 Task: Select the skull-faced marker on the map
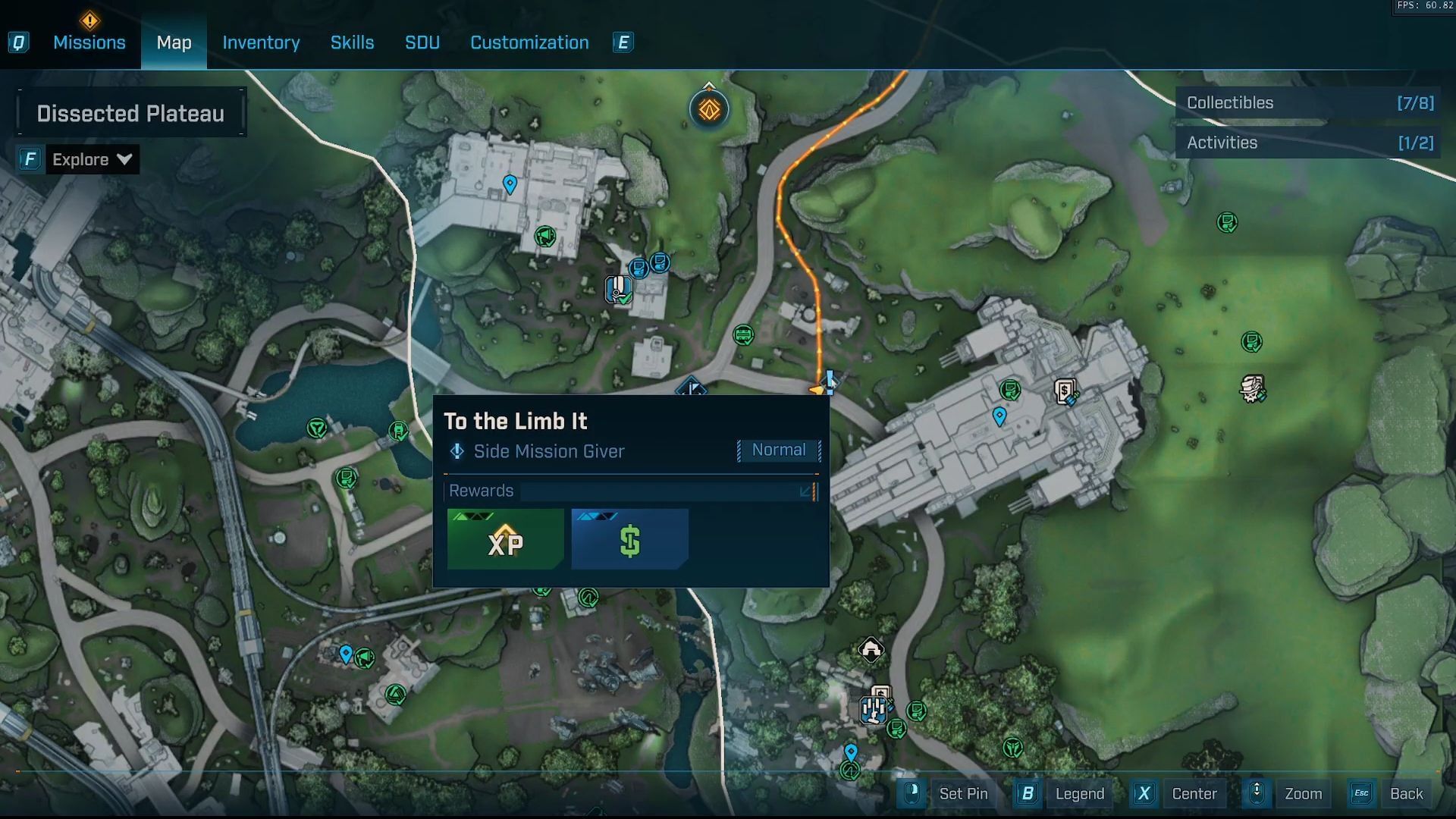pyautogui.click(x=1252, y=389)
